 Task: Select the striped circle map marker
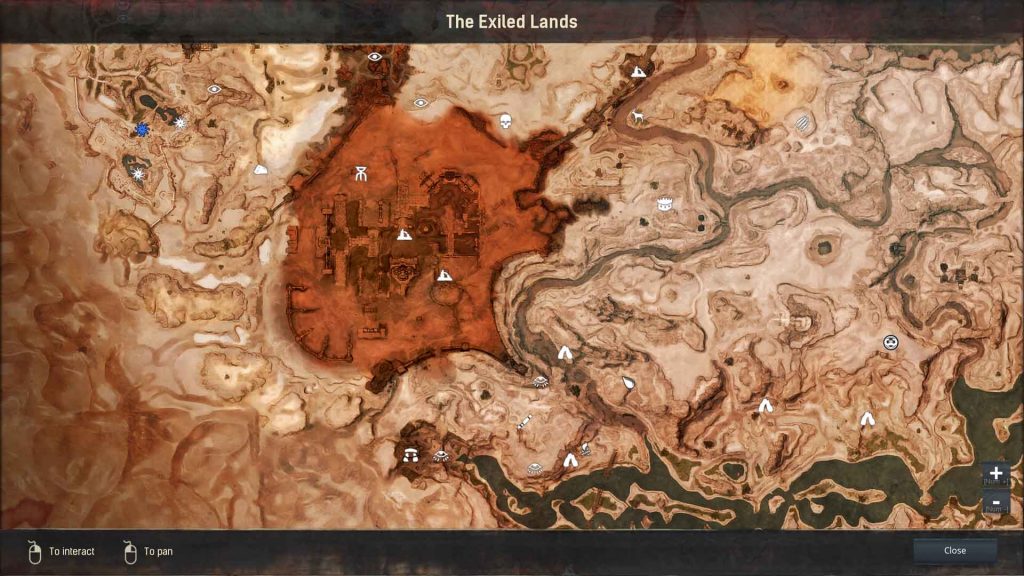coord(803,123)
